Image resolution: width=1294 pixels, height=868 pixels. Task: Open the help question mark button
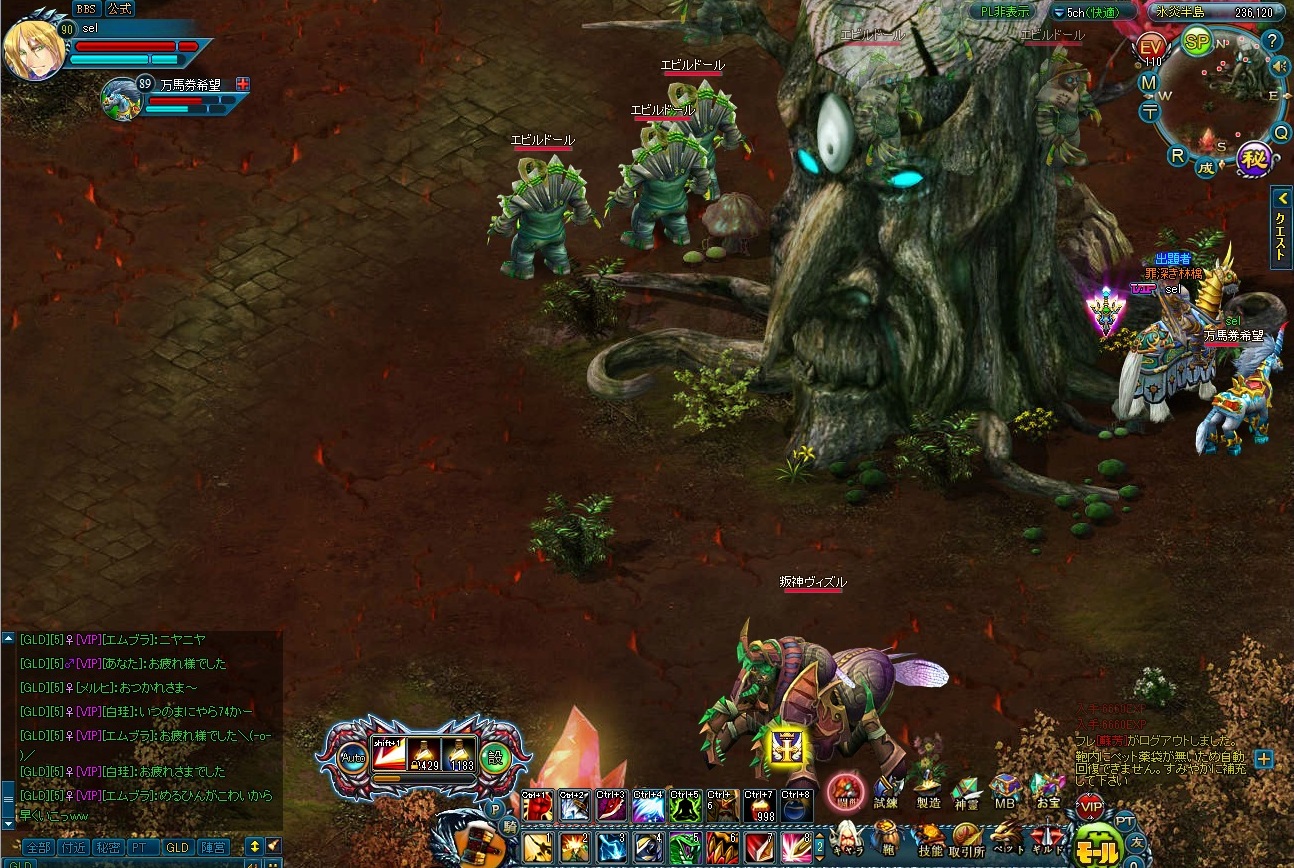click(x=1272, y=41)
